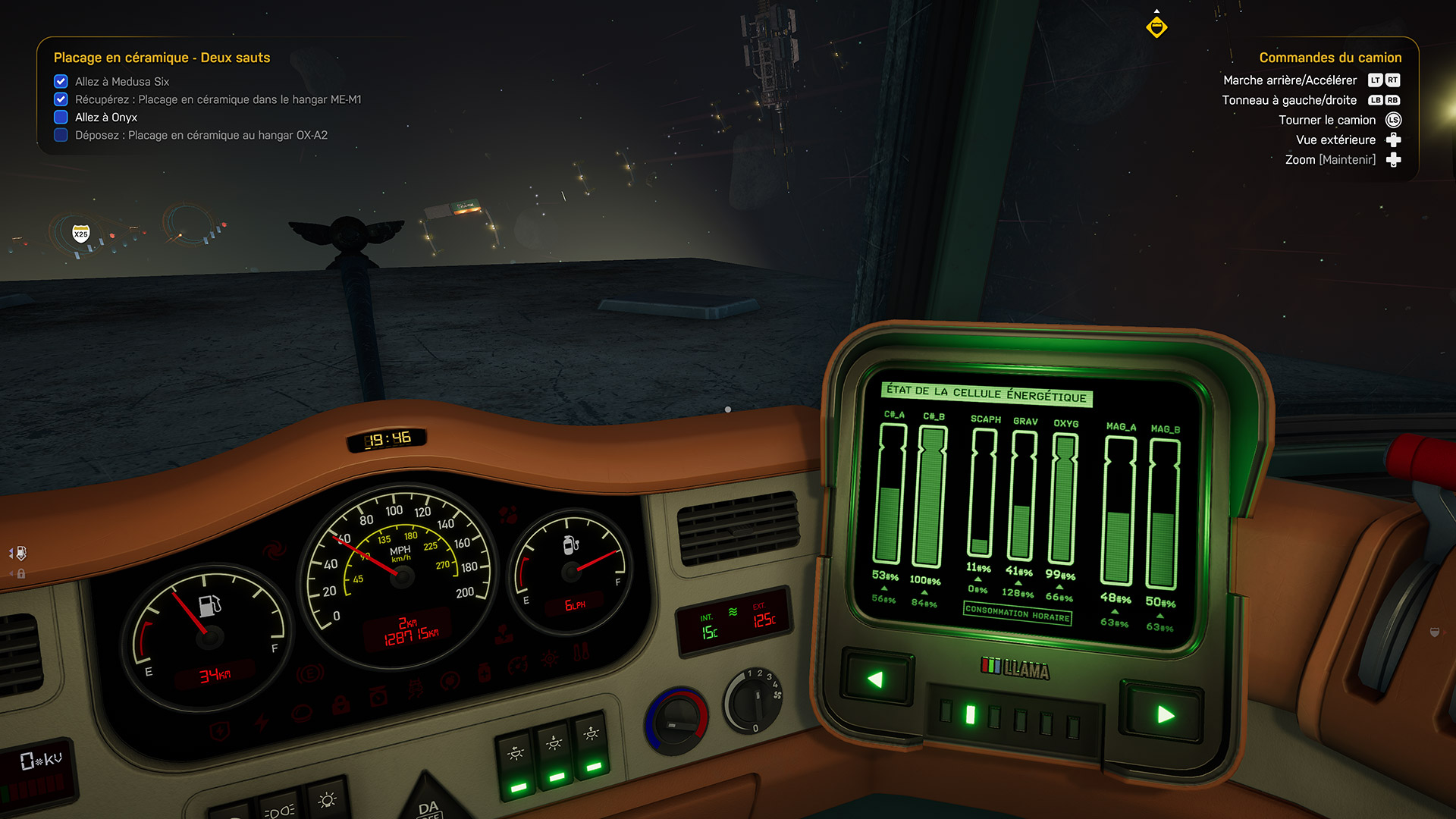The height and width of the screenshot is (819, 1456).
Task: Select the X25 highway sign marker
Action: pyautogui.click(x=81, y=234)
